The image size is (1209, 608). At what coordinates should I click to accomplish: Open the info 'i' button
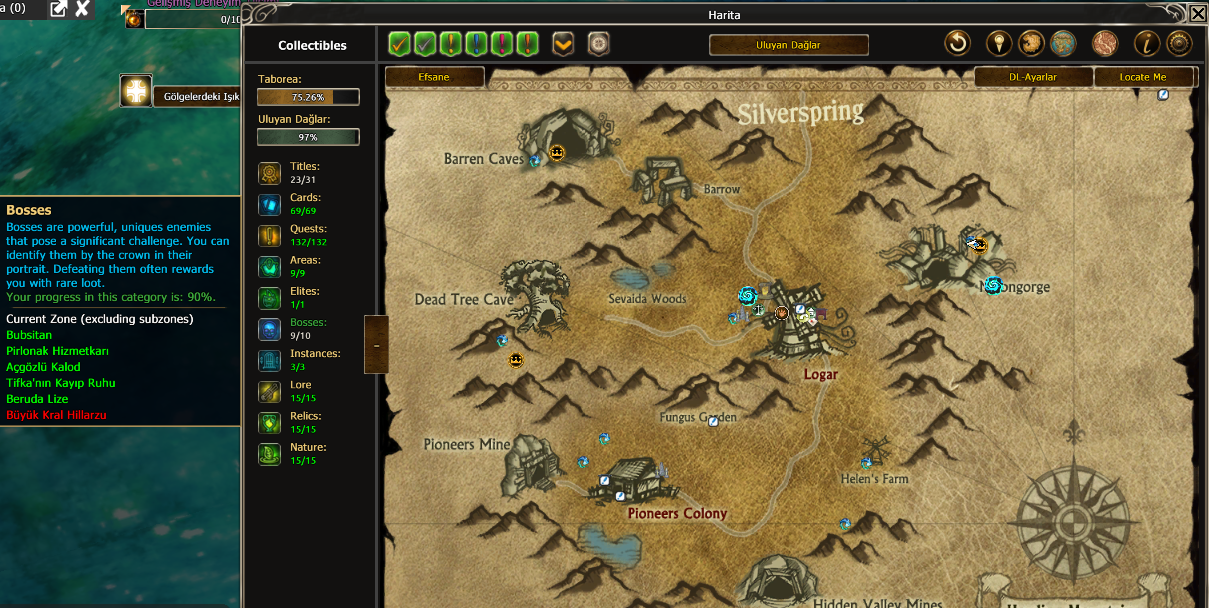1146,43
